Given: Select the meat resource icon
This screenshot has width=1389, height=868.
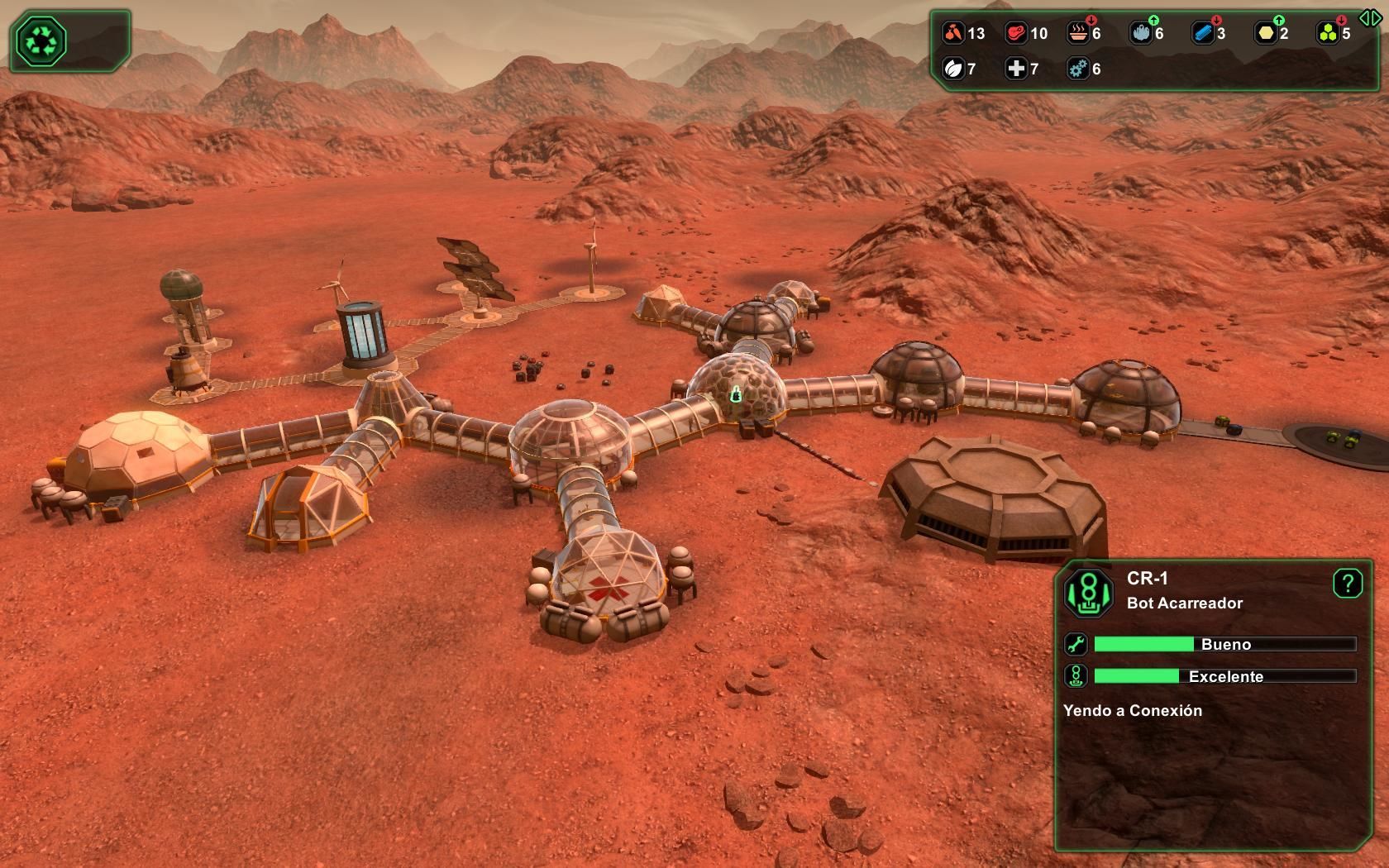Looking at the screenshot, I should 1016,33.
